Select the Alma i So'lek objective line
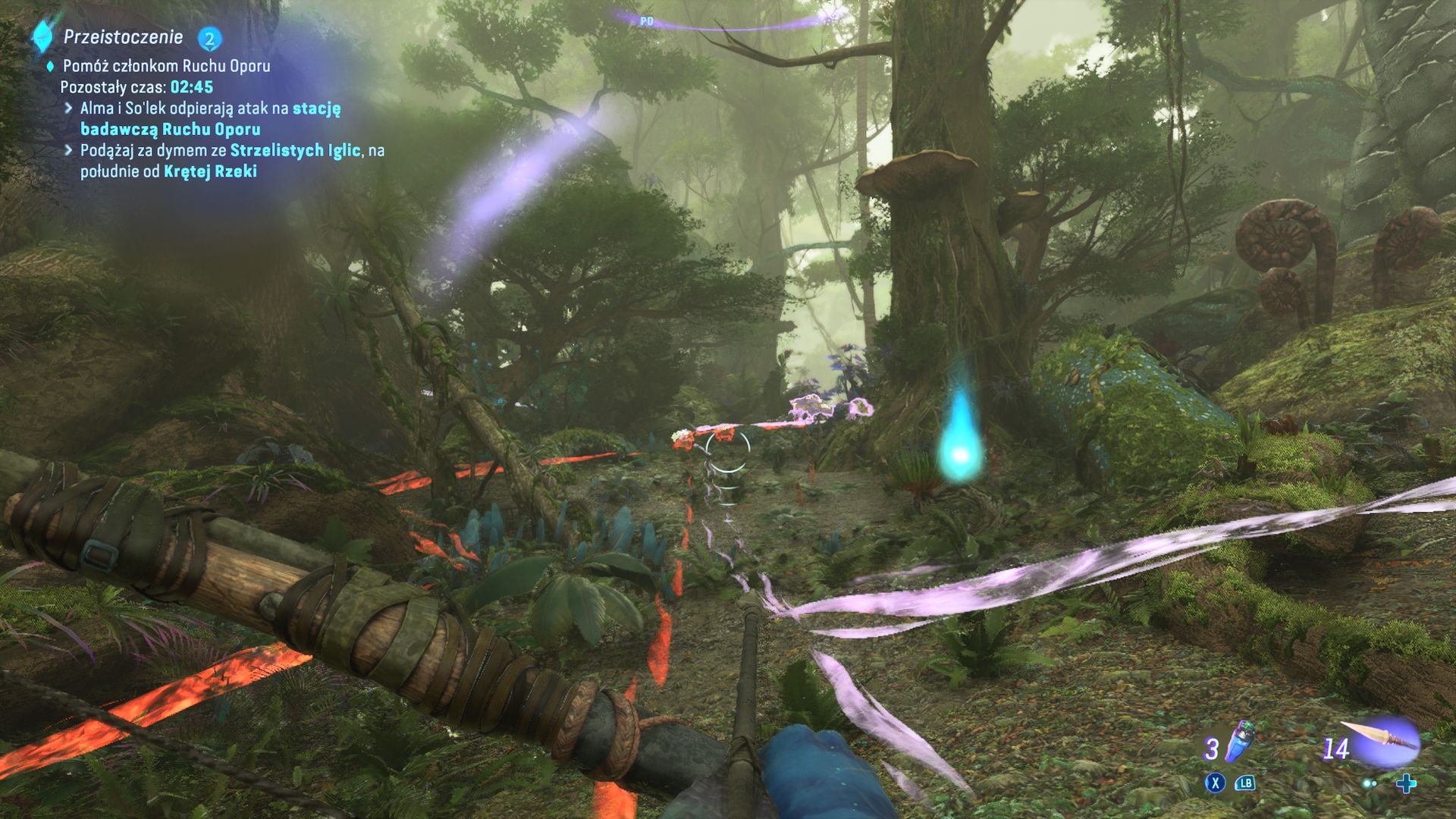Image resolution: width=1456 pixels, height=819 pixels. [210, 118]
